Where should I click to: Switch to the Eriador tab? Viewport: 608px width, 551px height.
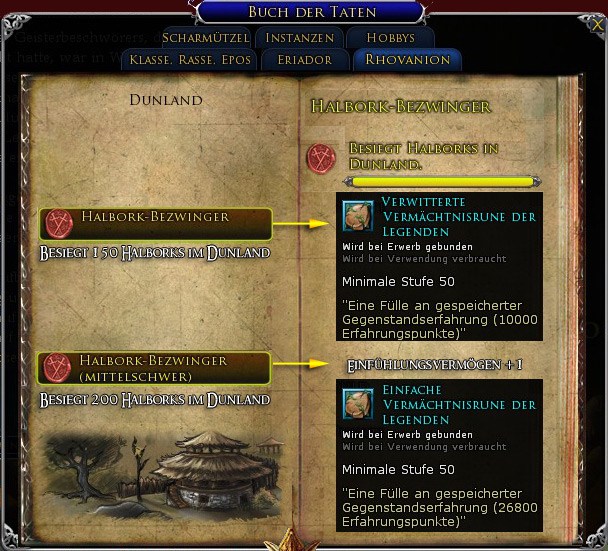[x=307, y=60]
